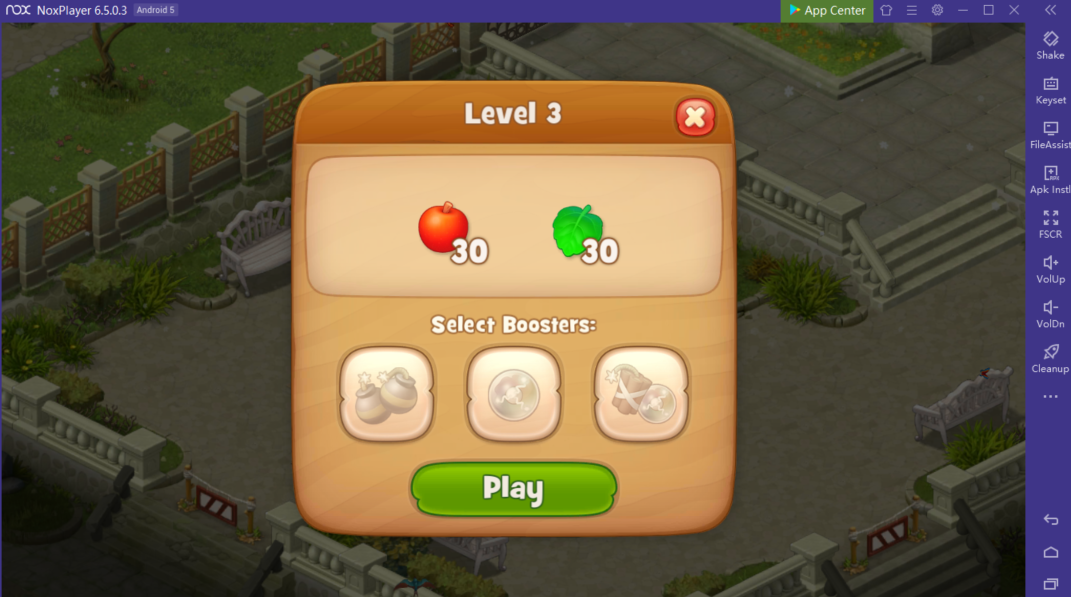Raise volume with the VolUp button

click(1050, 268)
